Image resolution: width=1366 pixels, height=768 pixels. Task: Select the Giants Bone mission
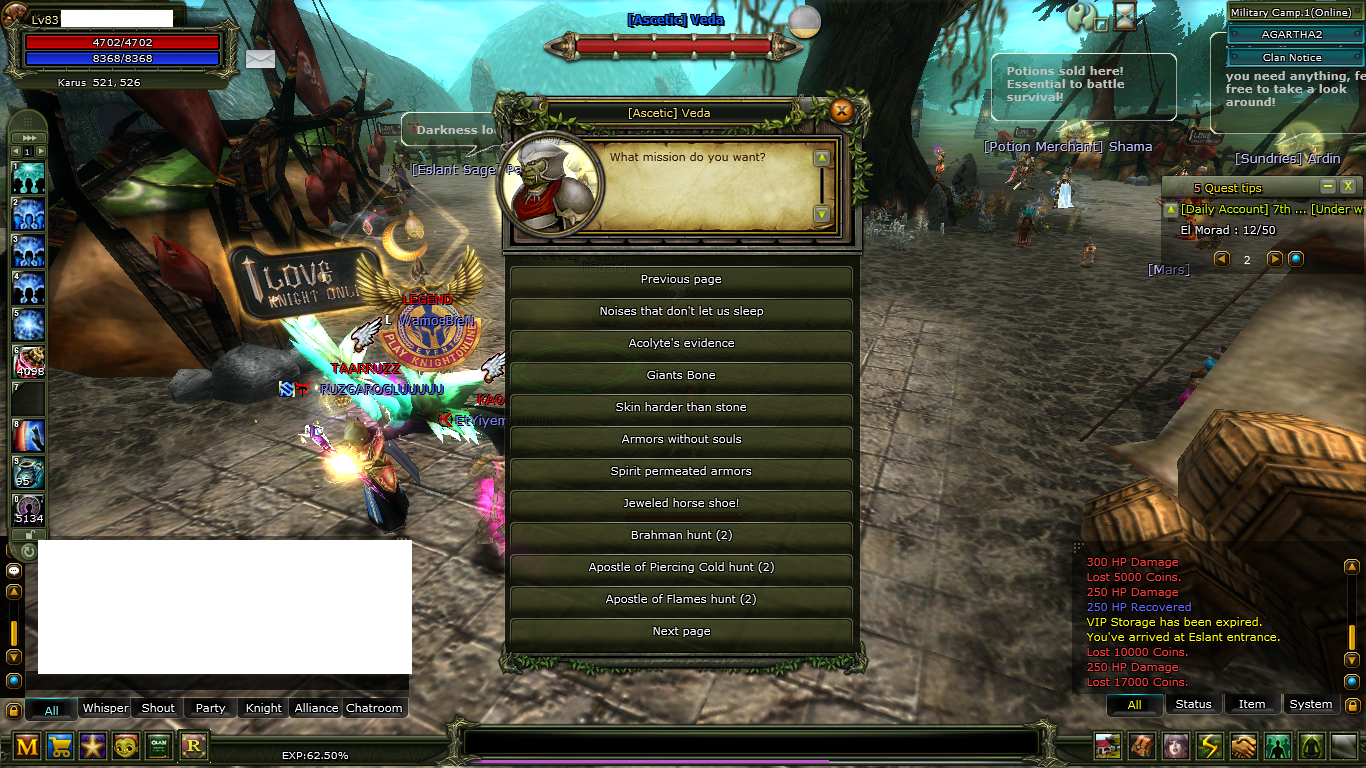pos(681,375)
